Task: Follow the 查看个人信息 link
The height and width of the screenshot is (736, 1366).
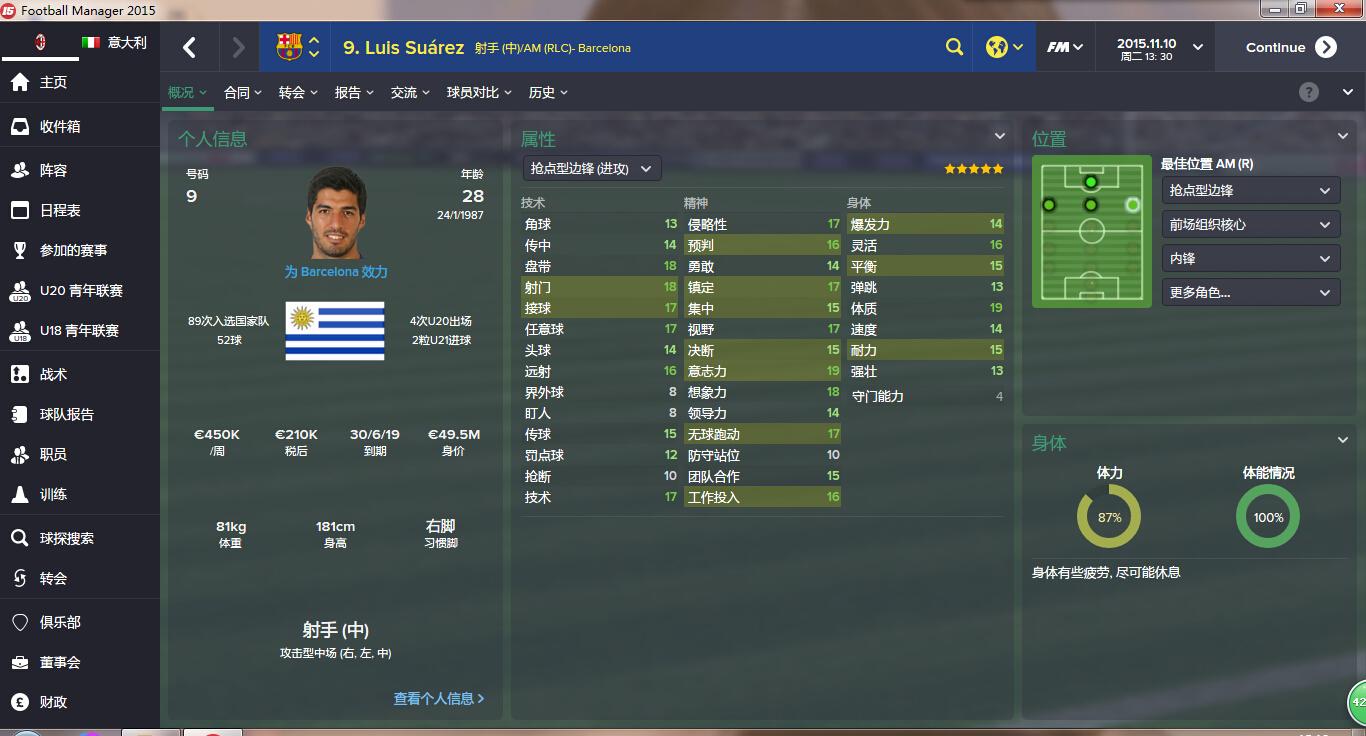Action: 438,699
